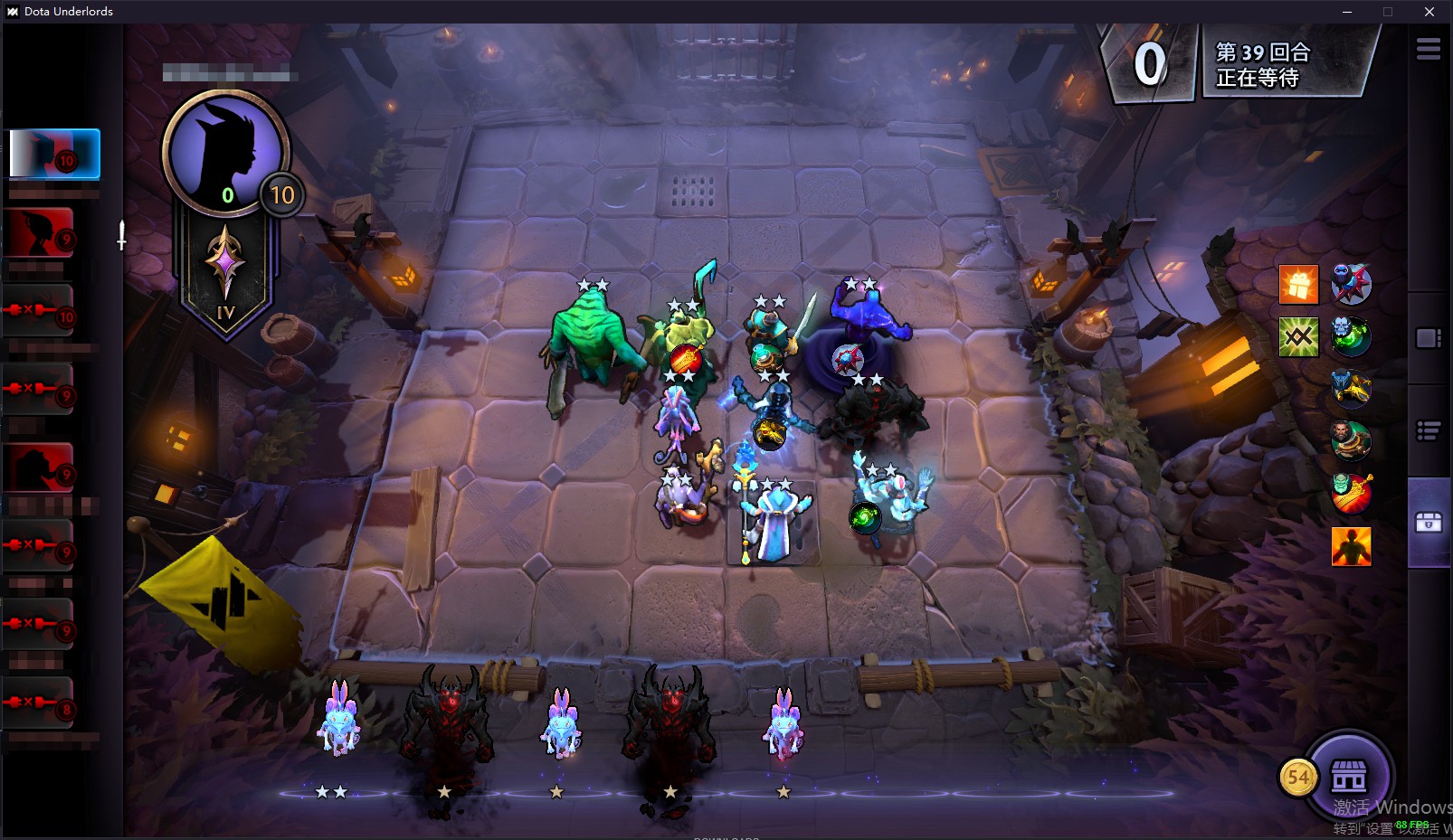1453x840 pixels.
Task: Select the green swirl item with skull portrait
Action: point(1352,337)
